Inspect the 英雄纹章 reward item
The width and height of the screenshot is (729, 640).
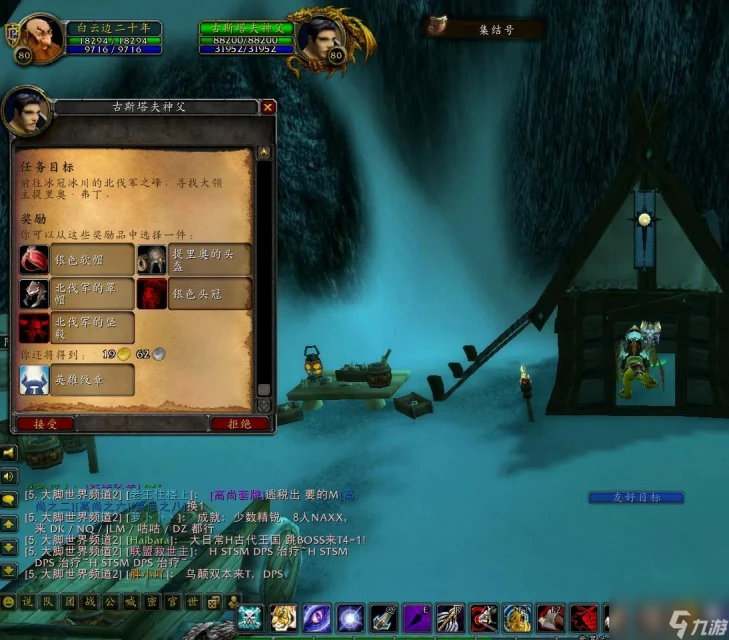click(x=77, y=379)
